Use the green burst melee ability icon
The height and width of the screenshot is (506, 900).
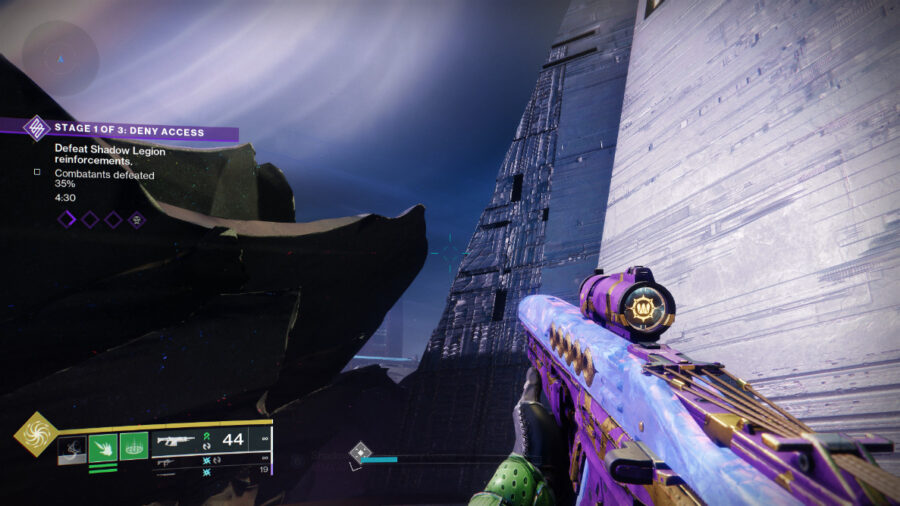point(103,447)
